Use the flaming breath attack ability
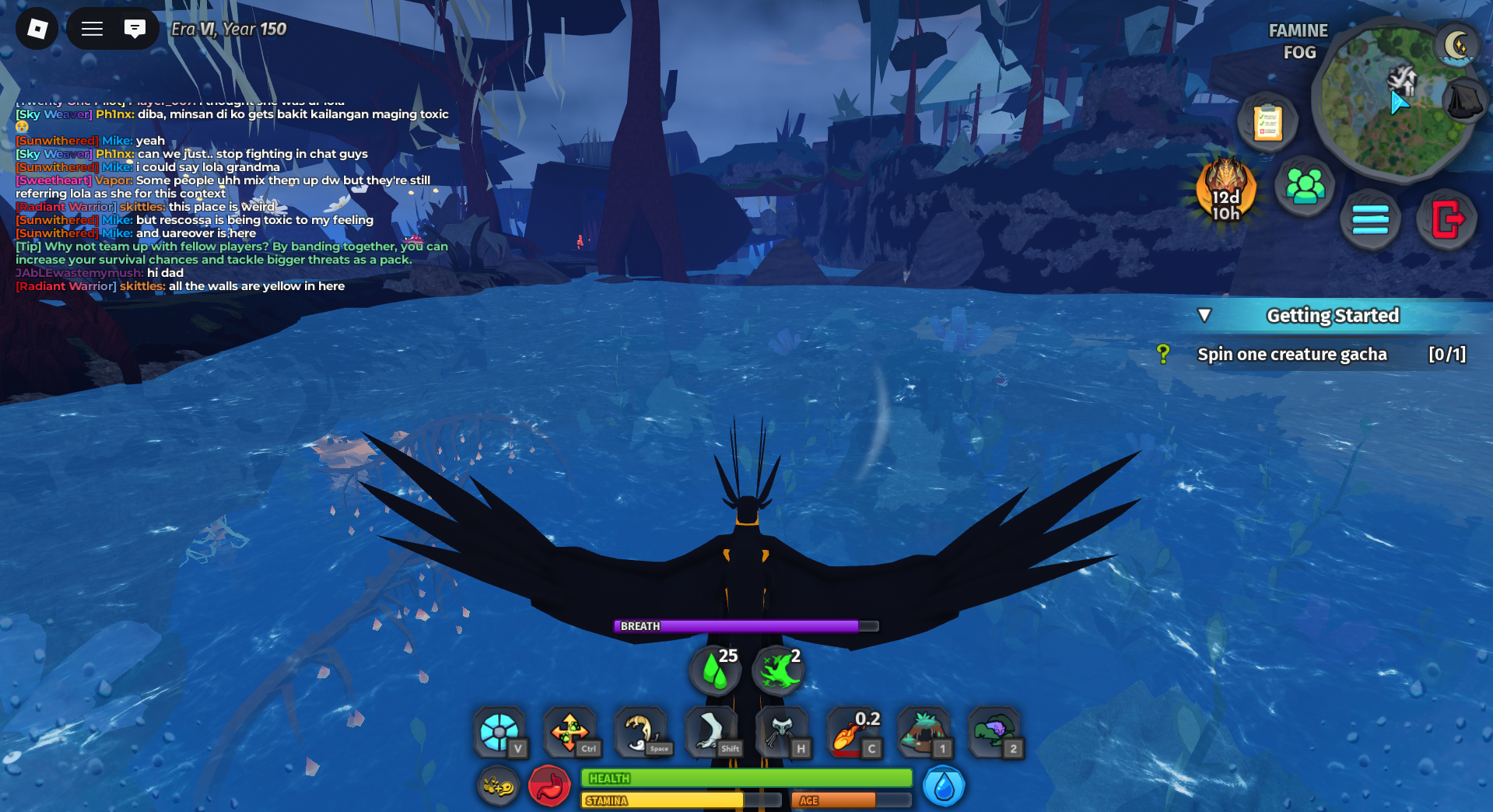 click(x=852, y=732)
